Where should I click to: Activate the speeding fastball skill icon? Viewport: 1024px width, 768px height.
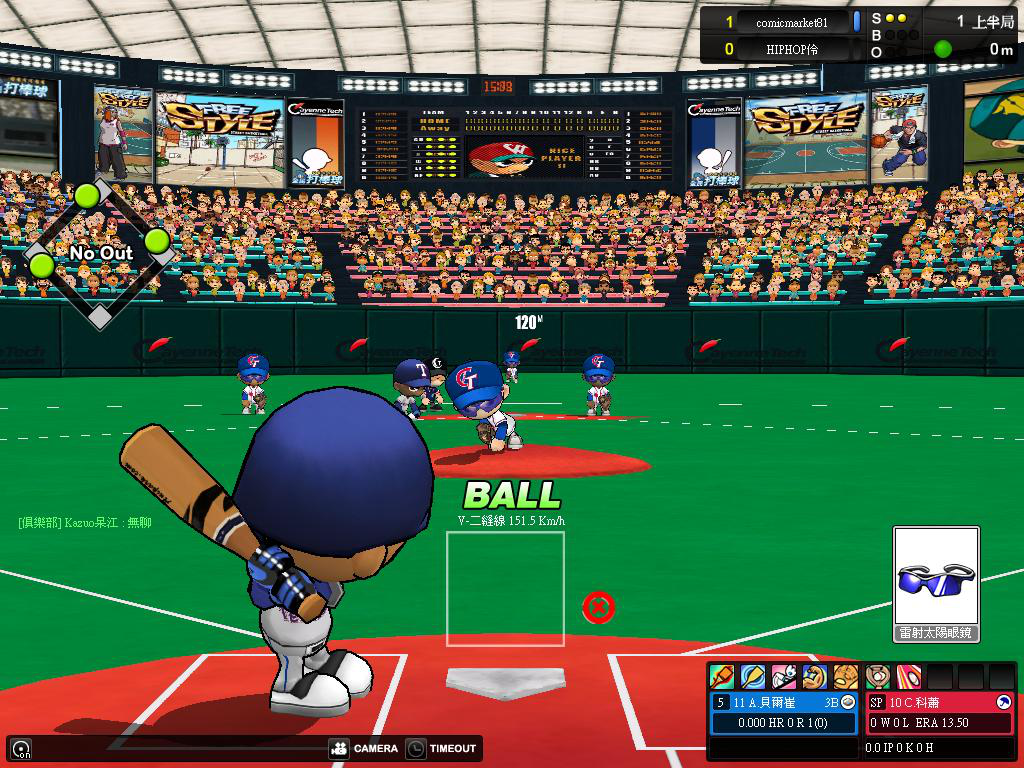pyautogui.click(x=908, y=677)
